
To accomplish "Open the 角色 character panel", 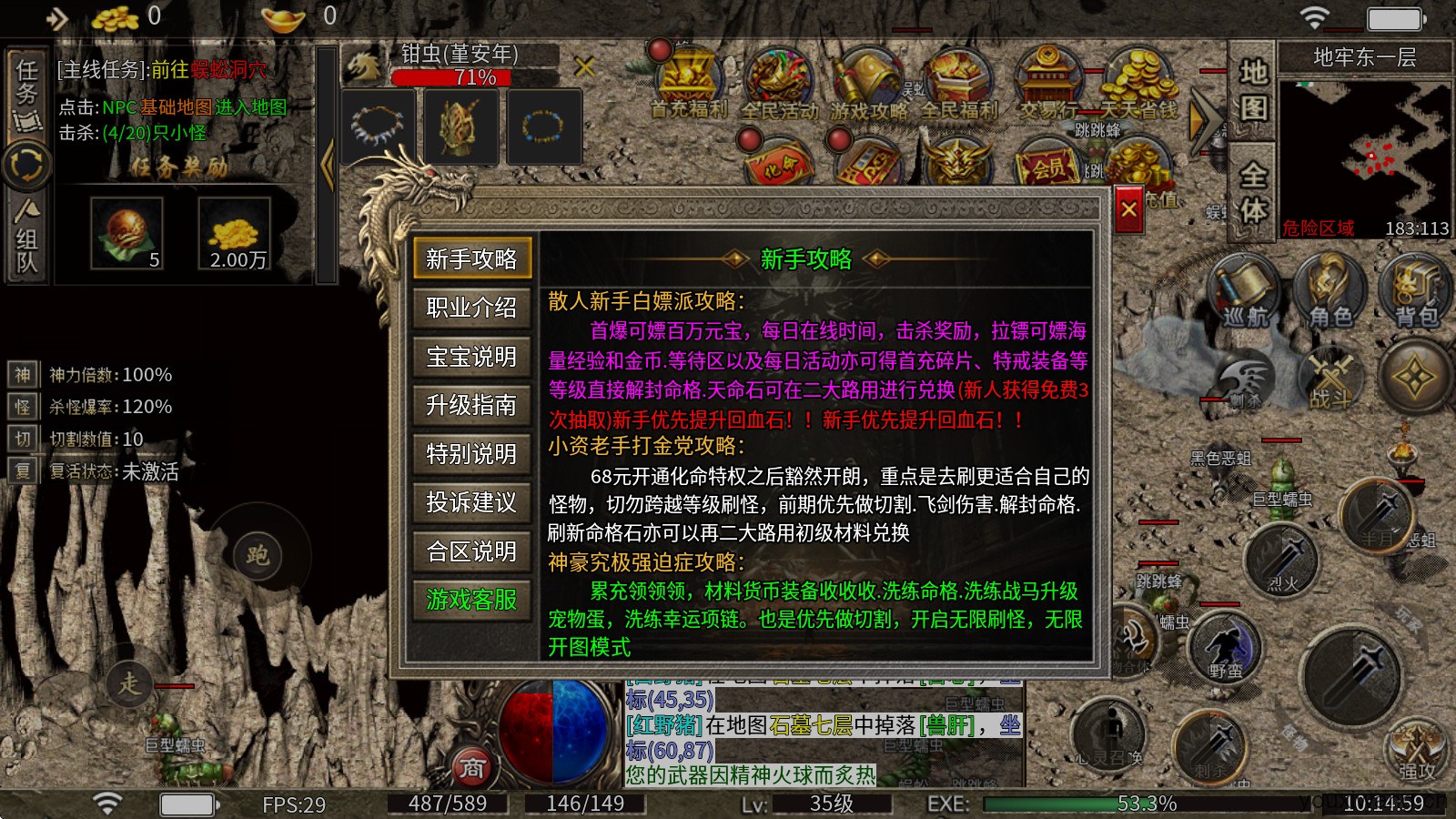I will click(1330, 291).
